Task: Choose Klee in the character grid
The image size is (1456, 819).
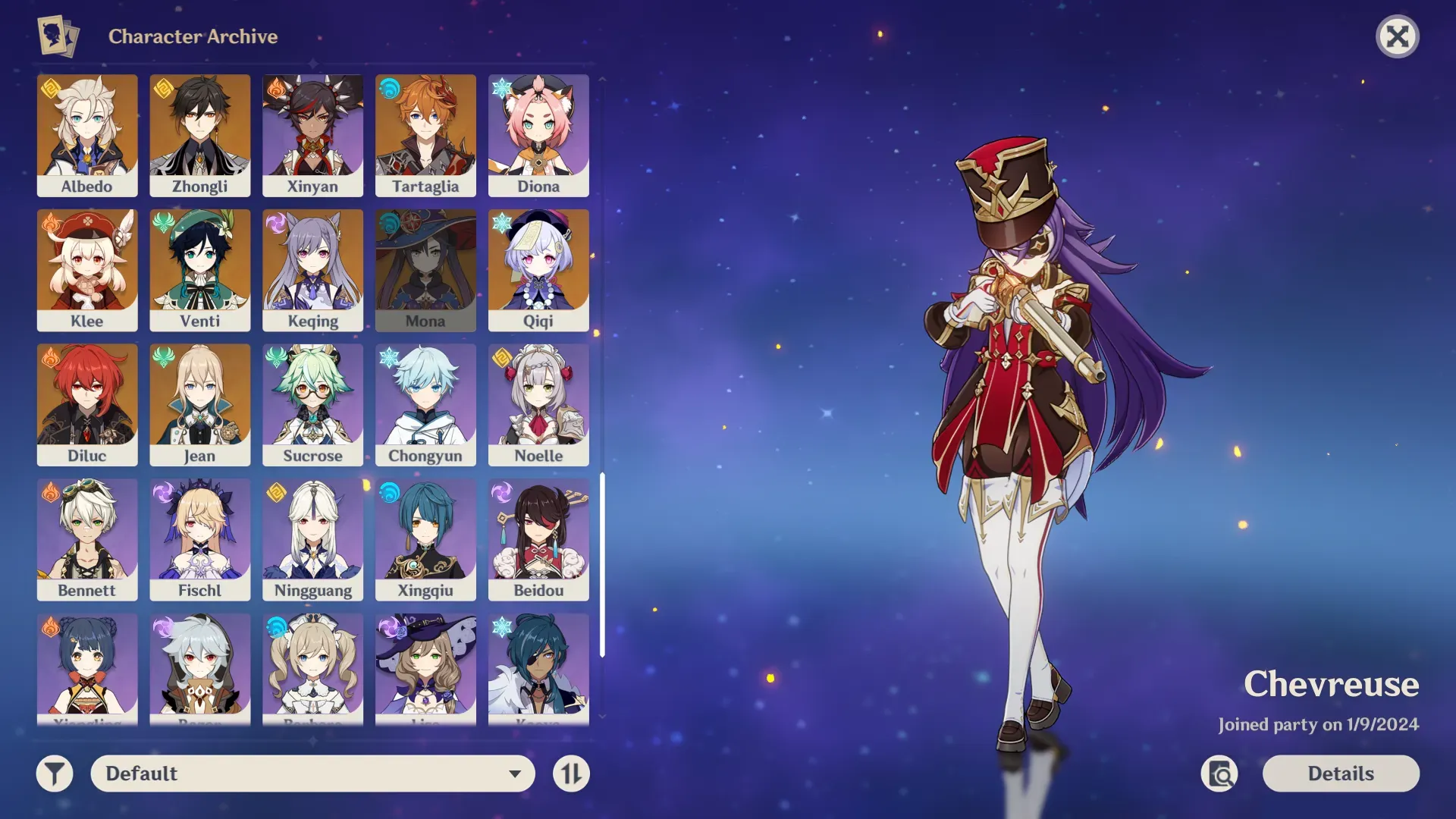Action: tap(87, 270)
